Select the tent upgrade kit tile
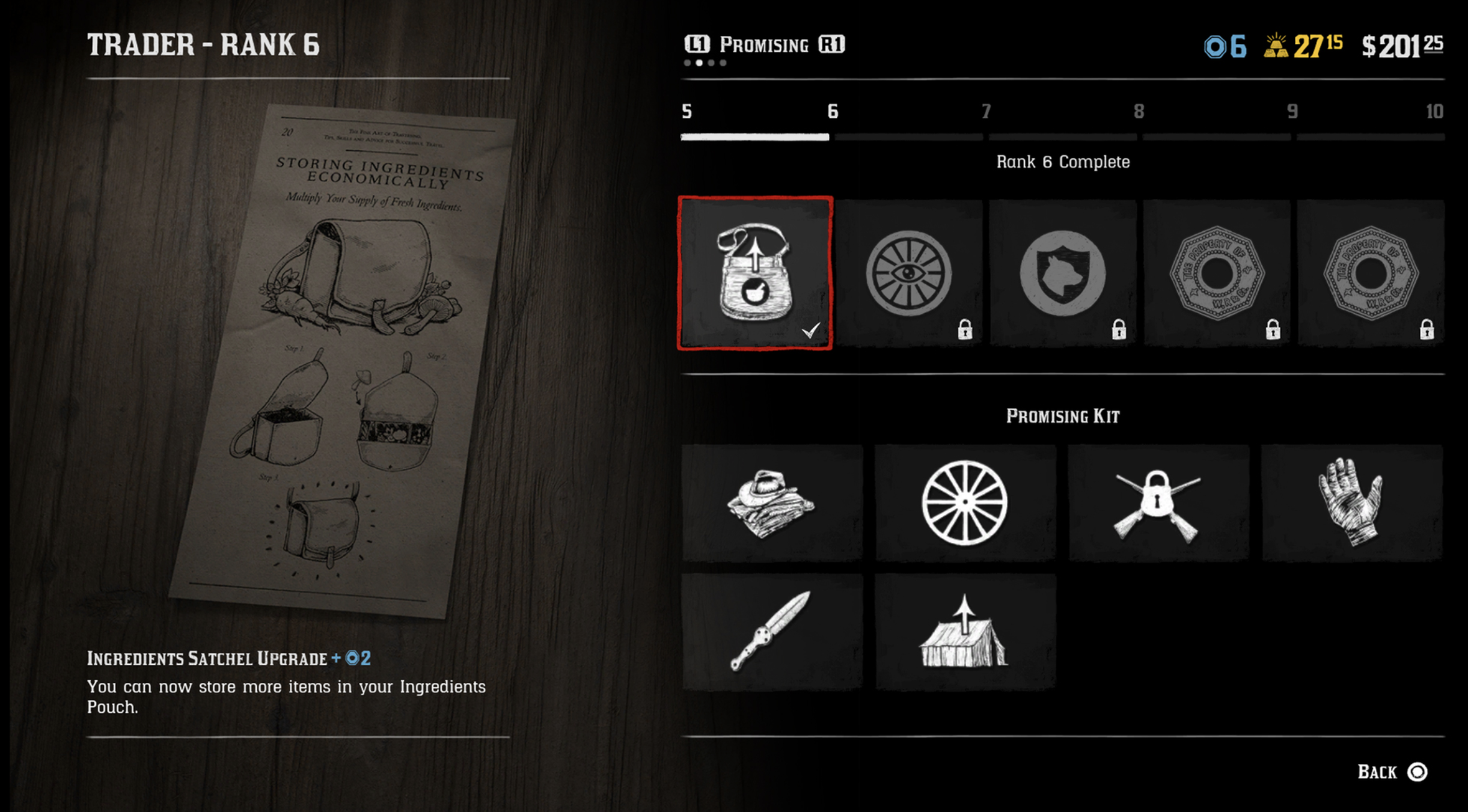 [x=965, y=631]
